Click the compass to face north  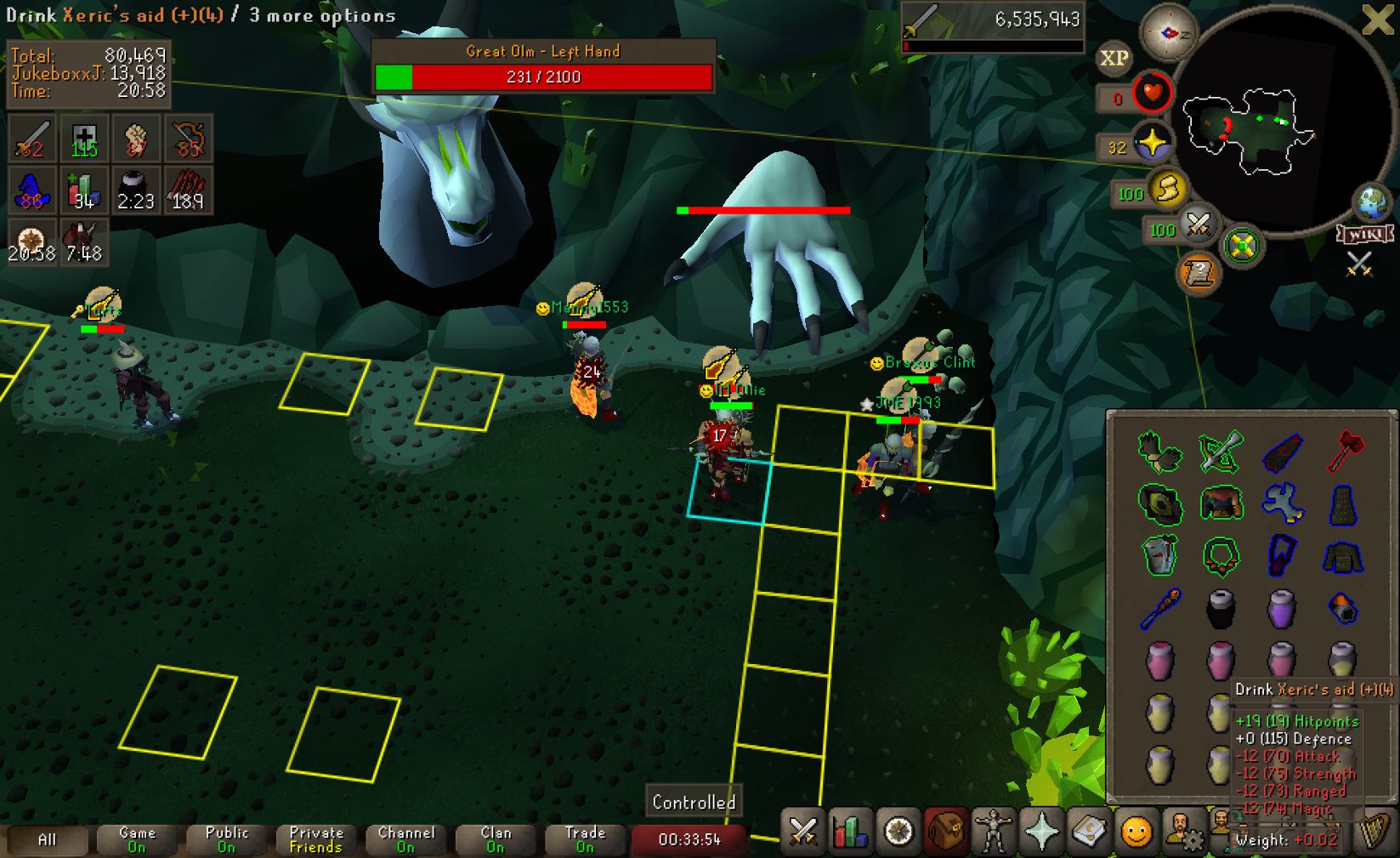[1167, 33]
